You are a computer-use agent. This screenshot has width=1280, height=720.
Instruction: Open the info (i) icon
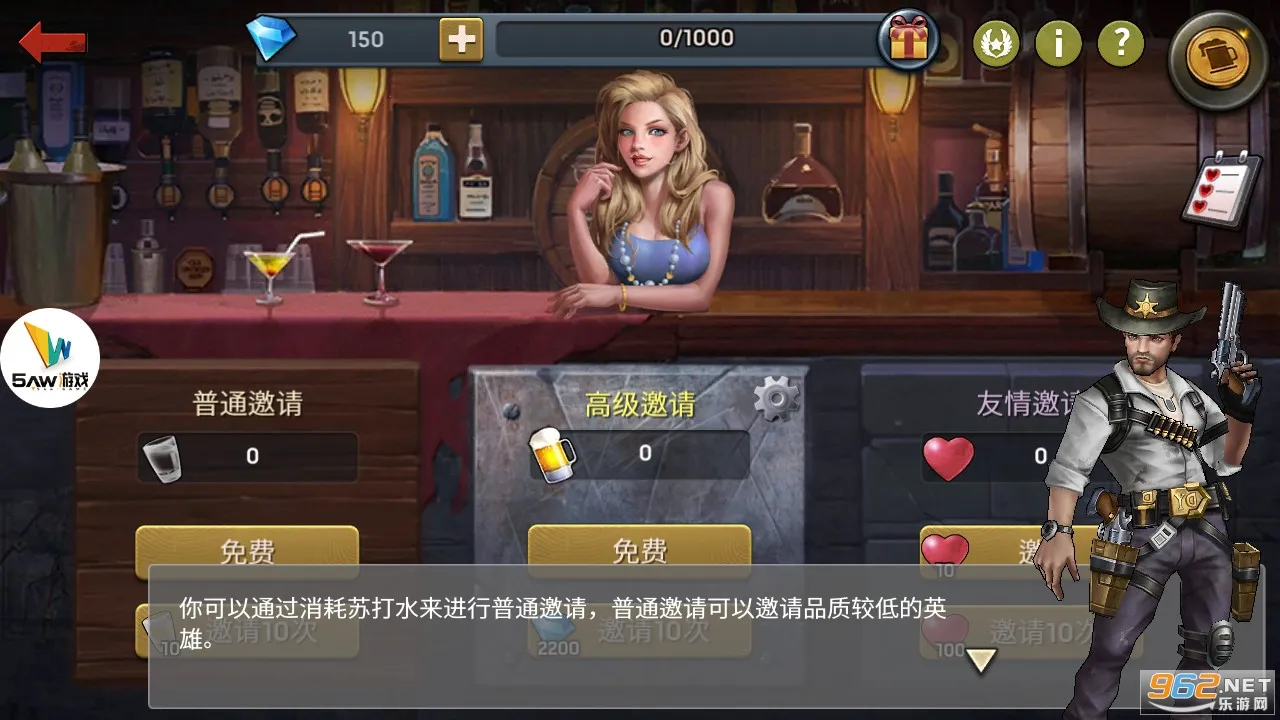click(x=1059, y=43)
